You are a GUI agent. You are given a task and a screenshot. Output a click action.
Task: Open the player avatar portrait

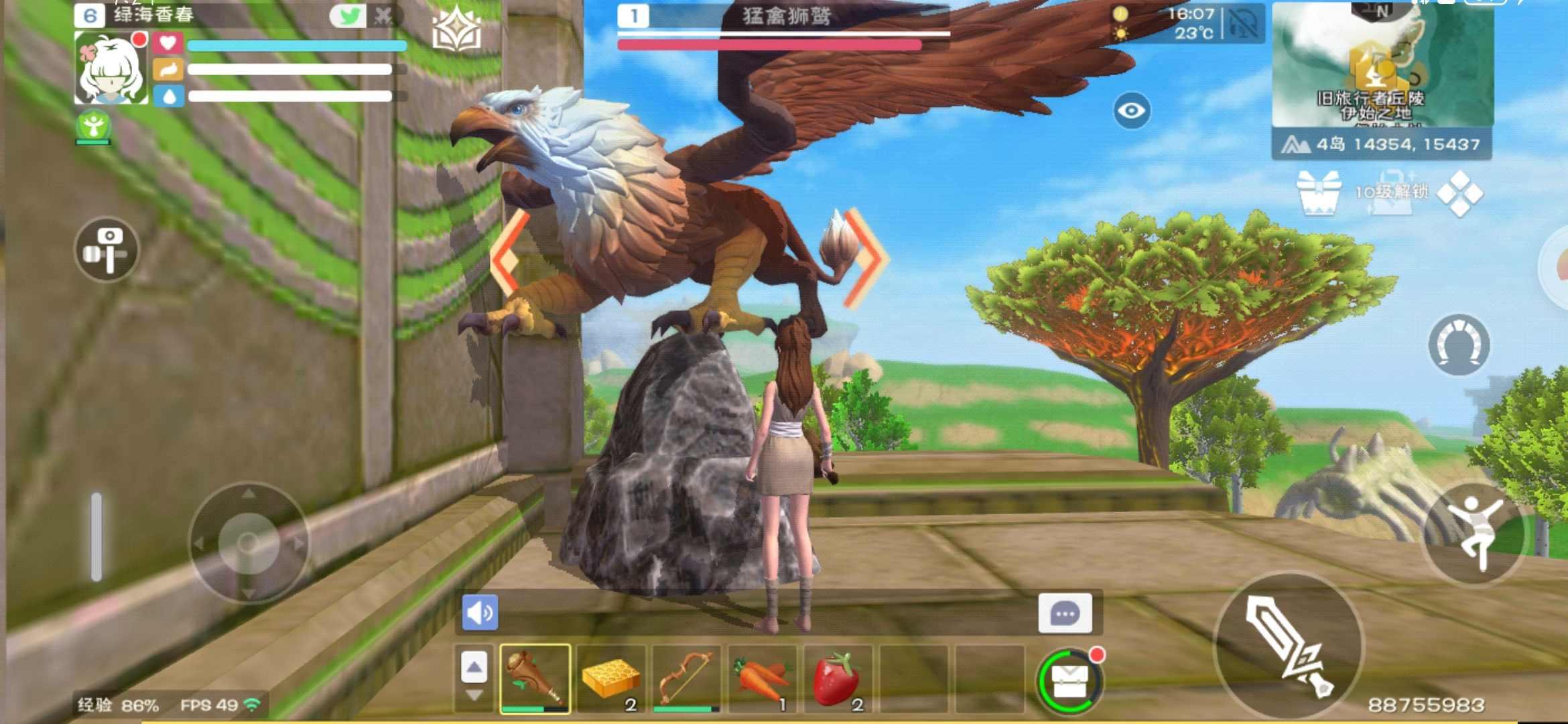[x=111, y=69]
